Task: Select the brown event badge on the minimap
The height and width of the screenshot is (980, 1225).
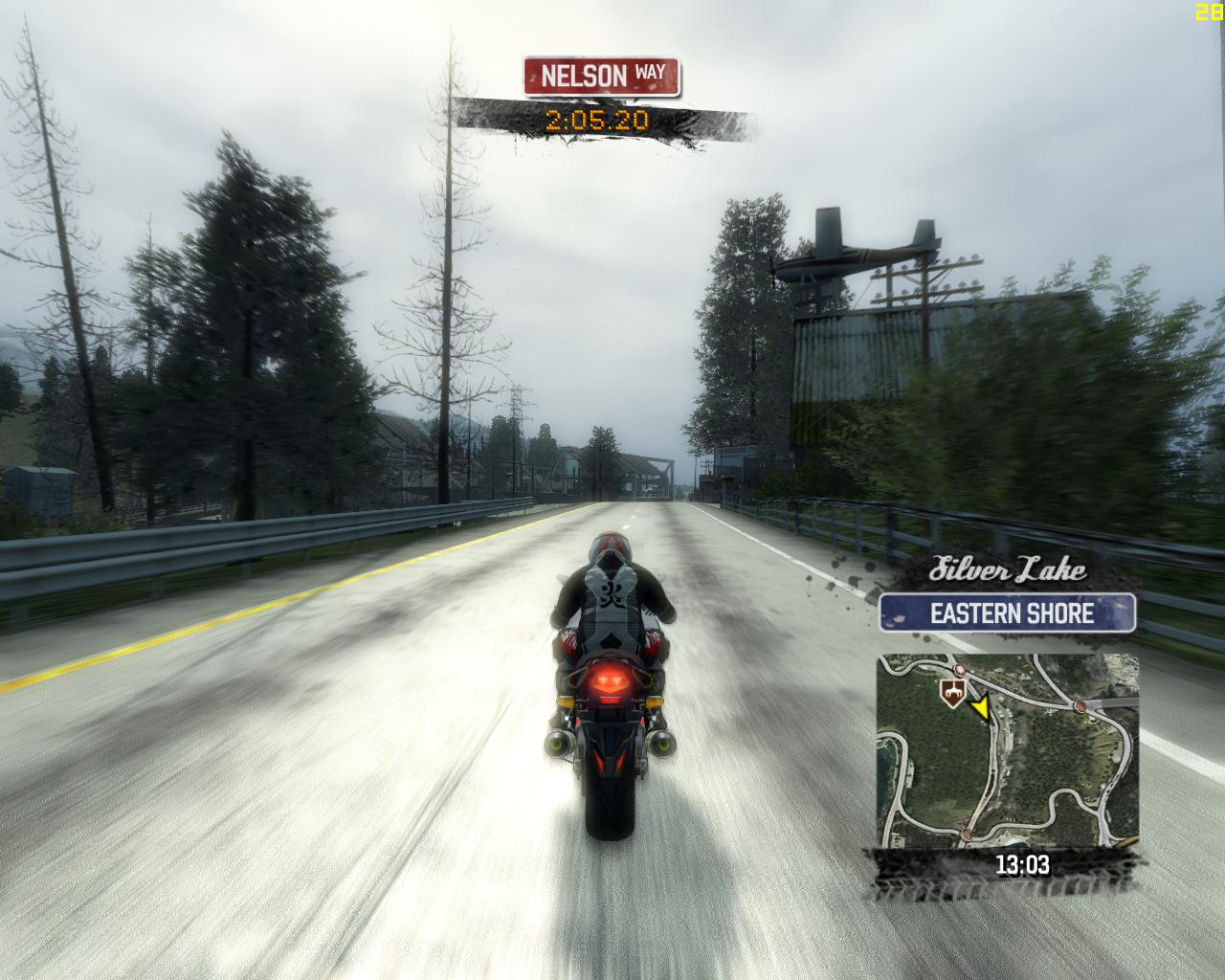Action: [953, 692]
